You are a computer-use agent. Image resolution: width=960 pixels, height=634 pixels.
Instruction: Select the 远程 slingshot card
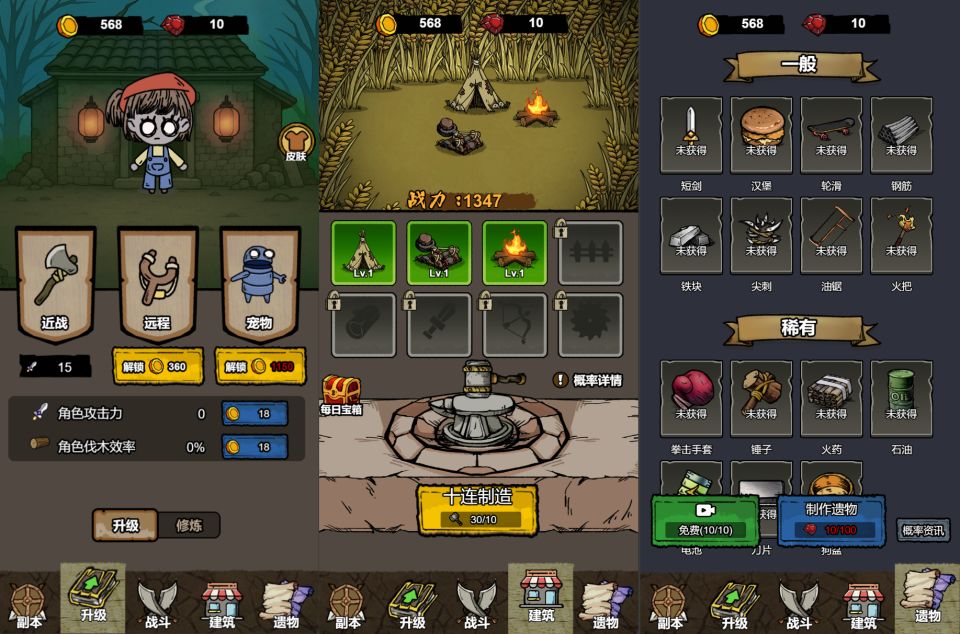(x=157, y=282)
